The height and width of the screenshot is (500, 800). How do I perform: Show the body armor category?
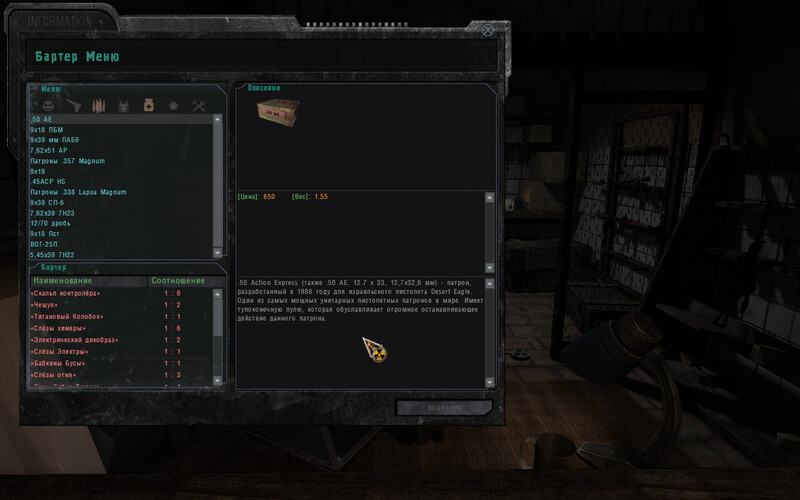pos(124,105)
